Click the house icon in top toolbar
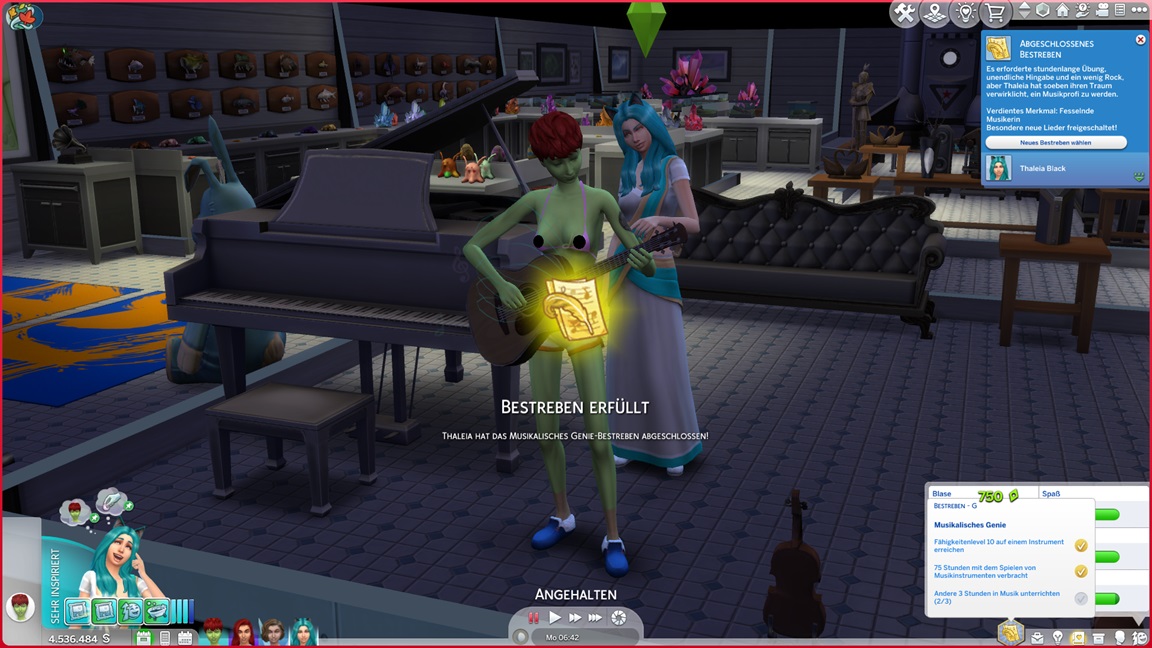This screenshot has height=648, width=1152. tap(1063, 11)
